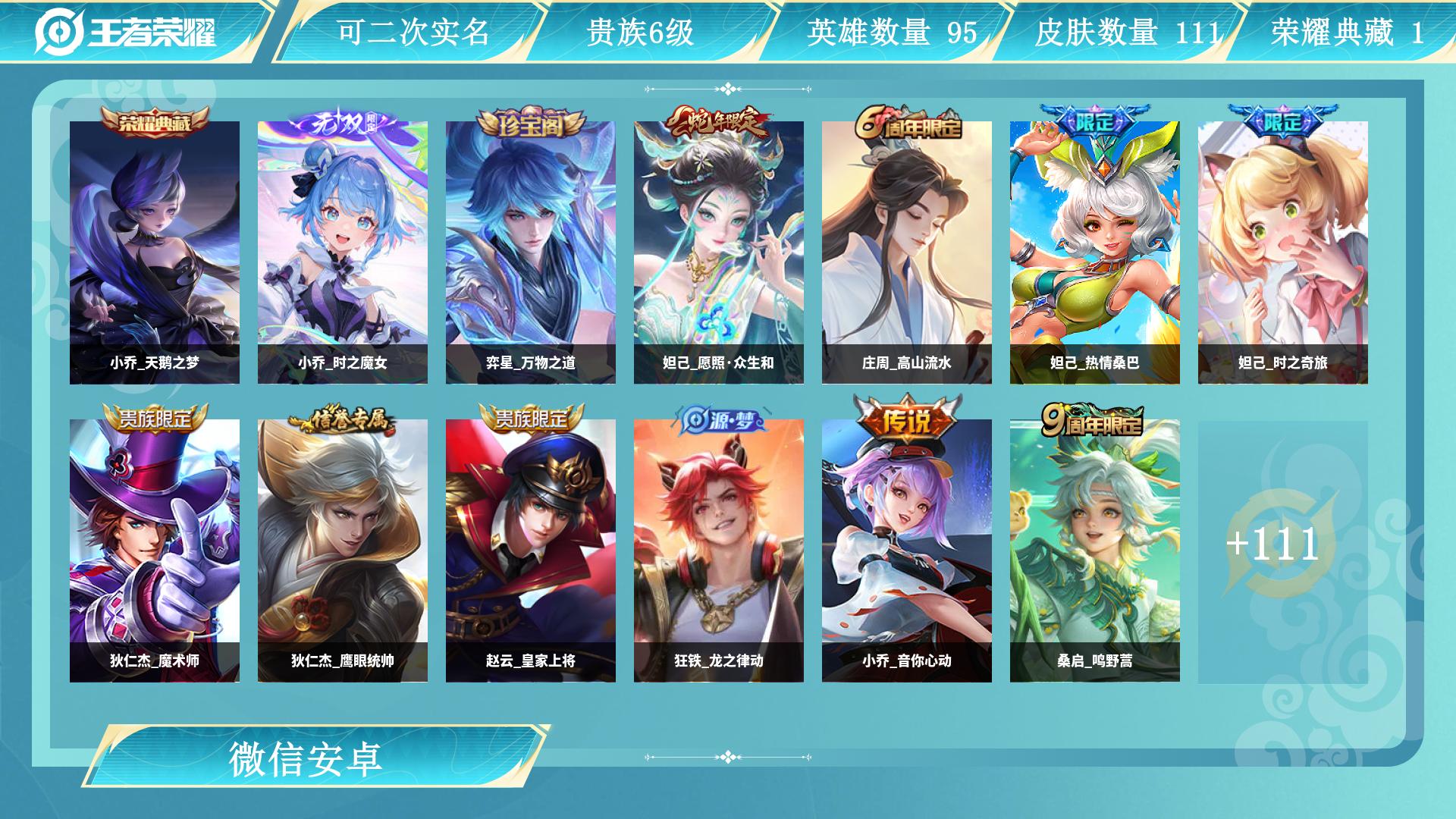Viewport: 1456px width, 819px height.
Task: Click the 狄仁杰_魔术师 skin card
Action: pos(155,544)
